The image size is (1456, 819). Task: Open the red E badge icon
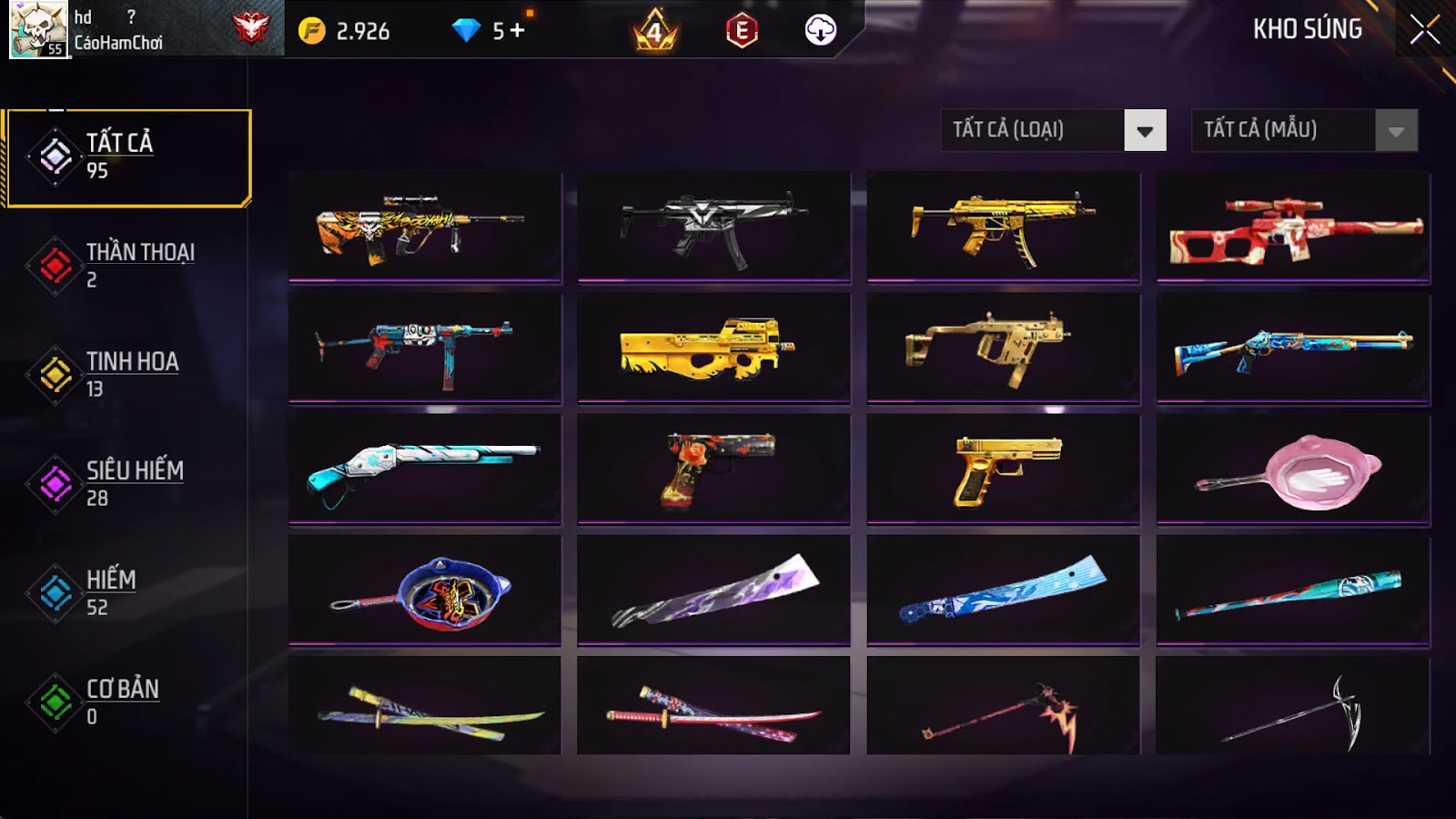(x=742, y=31)
